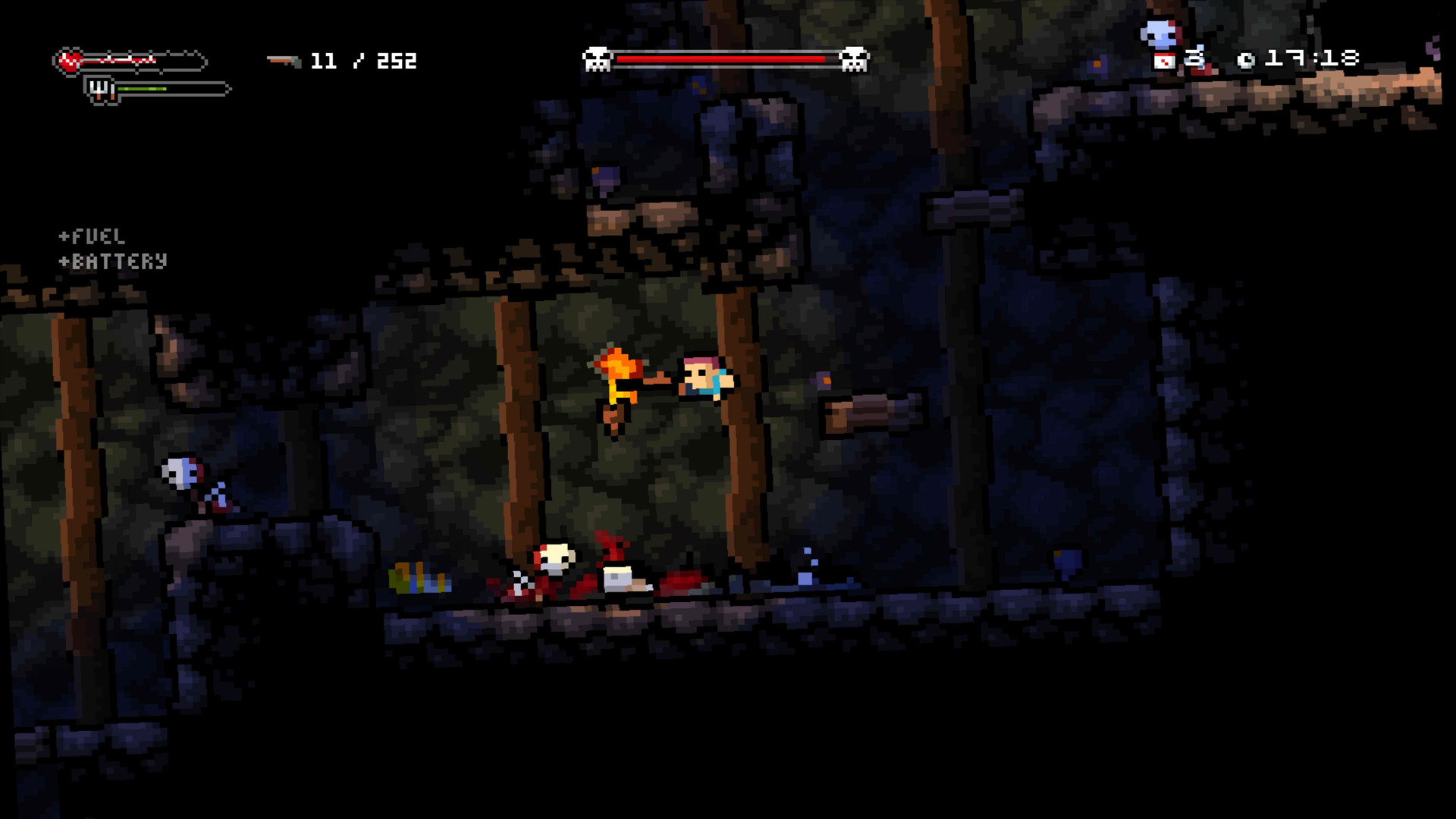Viewport: 1456px width, 819px height.
Task: Toggle the +FUEL pickup notification
Action: (x=93, y=236)
